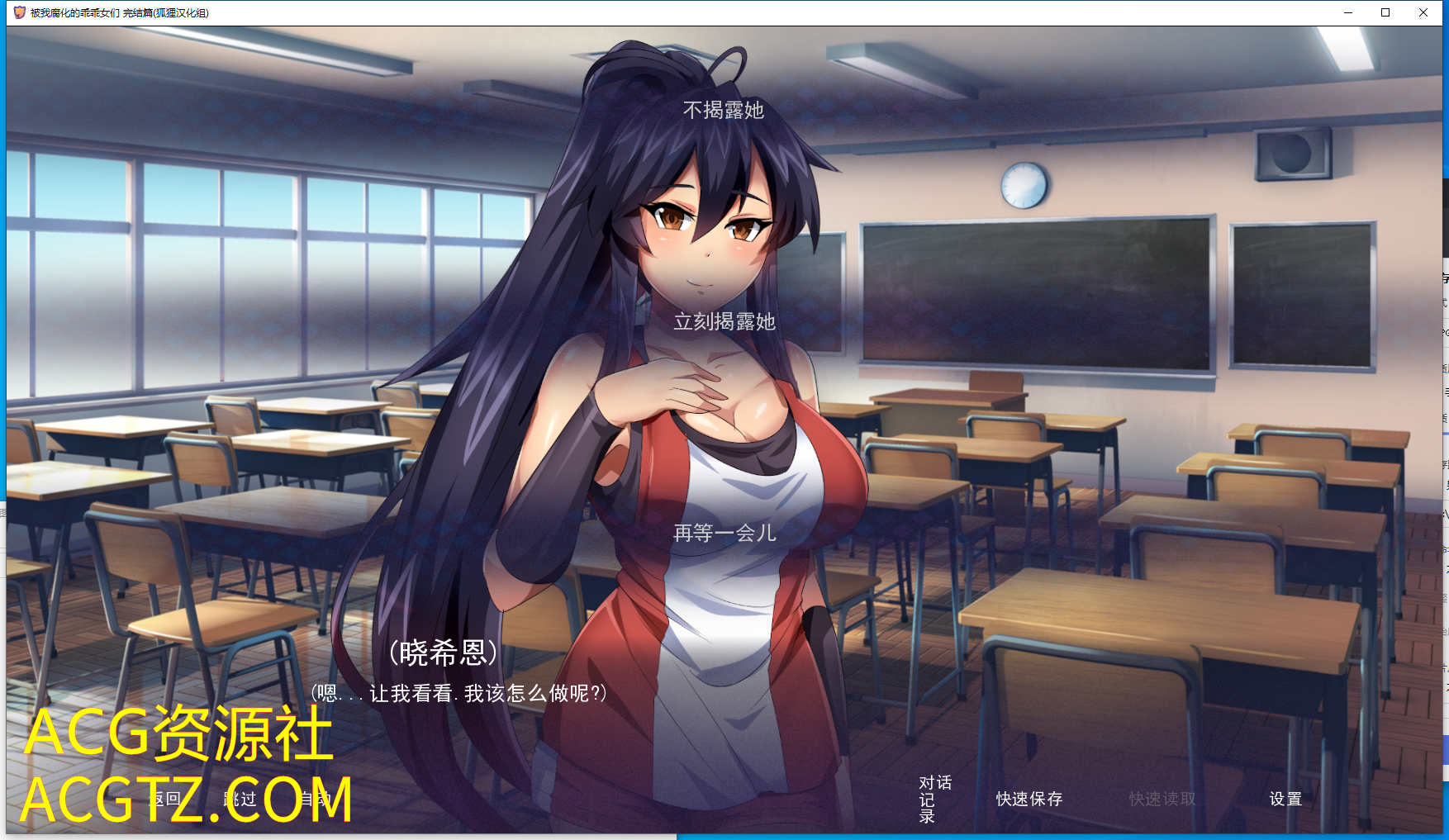The image size is (1449, 840).
Task: Pick the "再等一会儿" option
Action: 724,533
